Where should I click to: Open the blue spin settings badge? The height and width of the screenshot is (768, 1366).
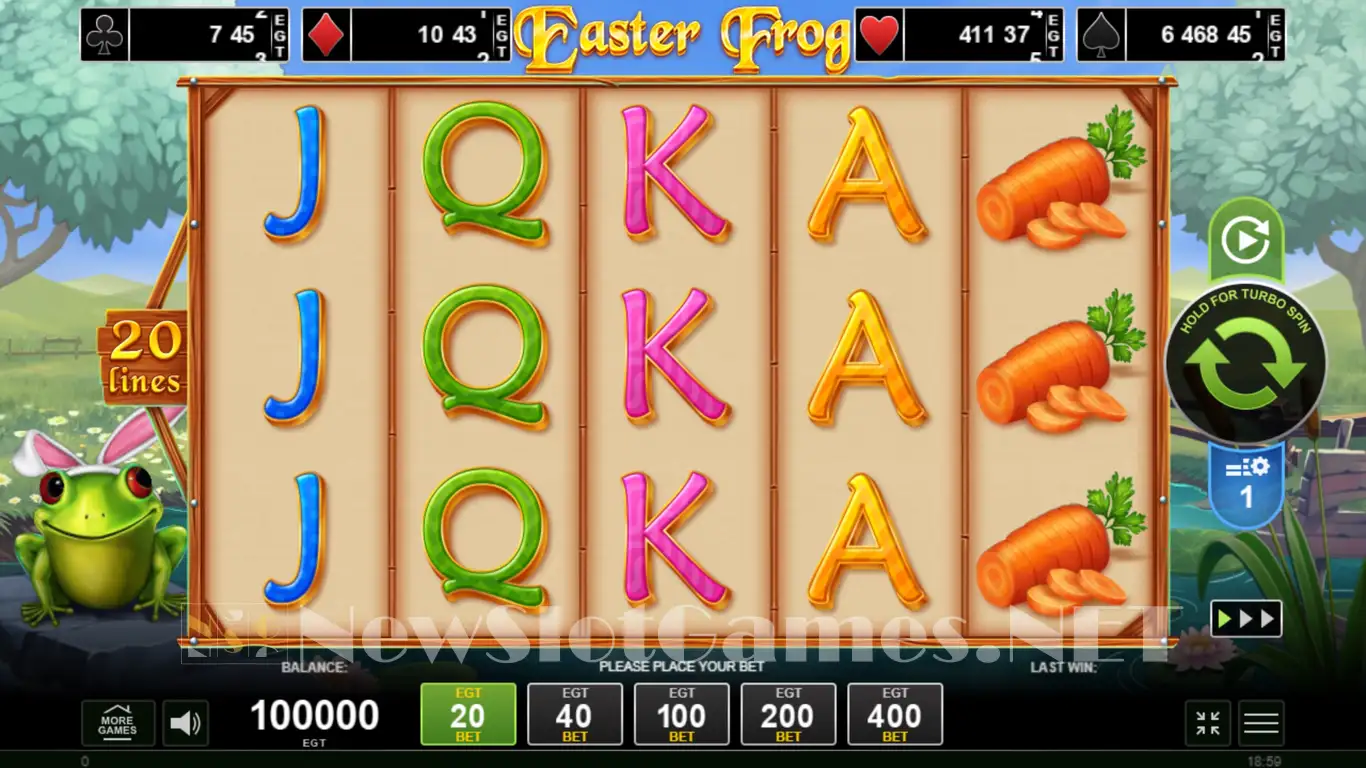tap(1246, 485)
